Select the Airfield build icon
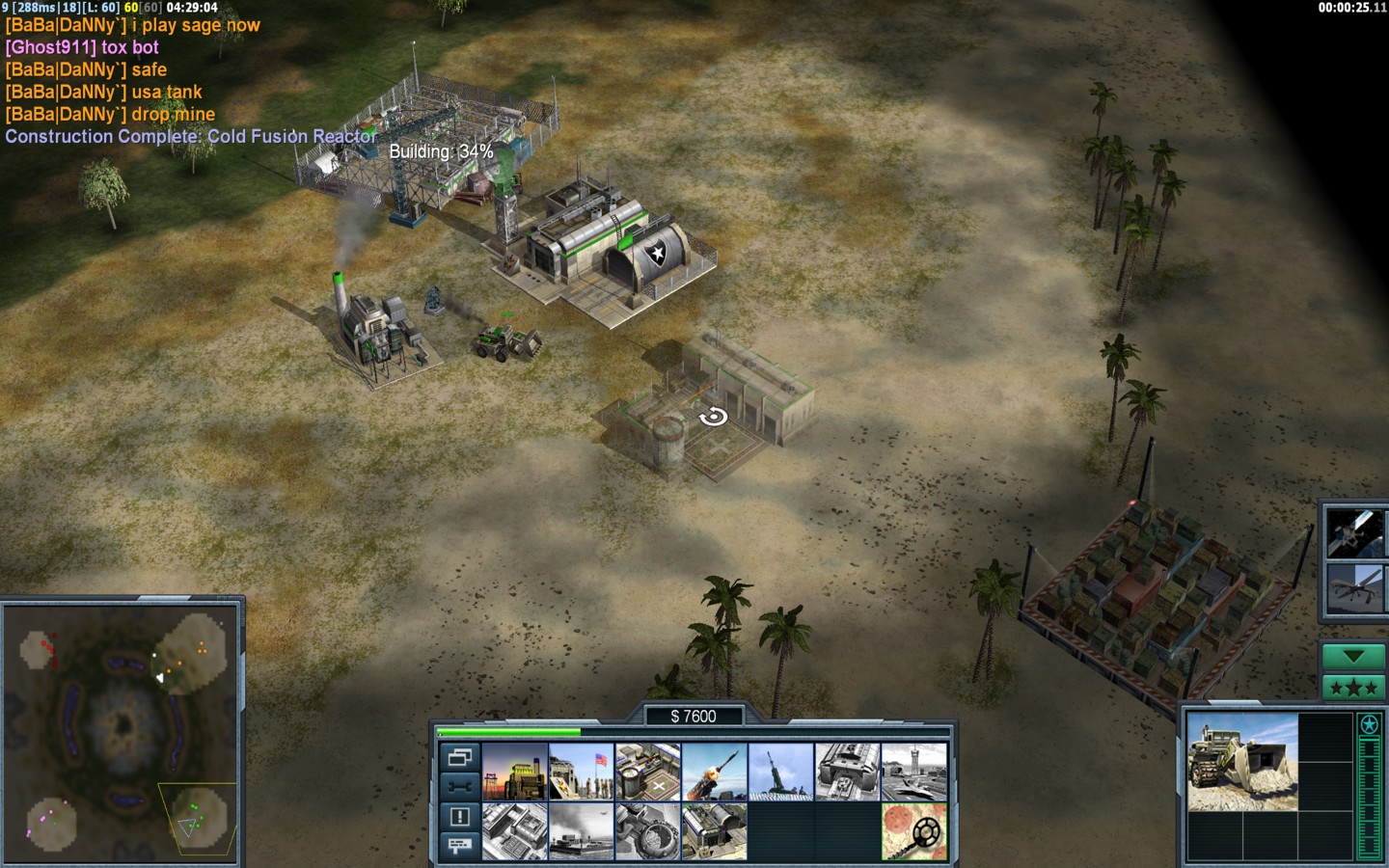This screenshot has width=1389, height=868. pyautogui.click(x=913, y=771)
